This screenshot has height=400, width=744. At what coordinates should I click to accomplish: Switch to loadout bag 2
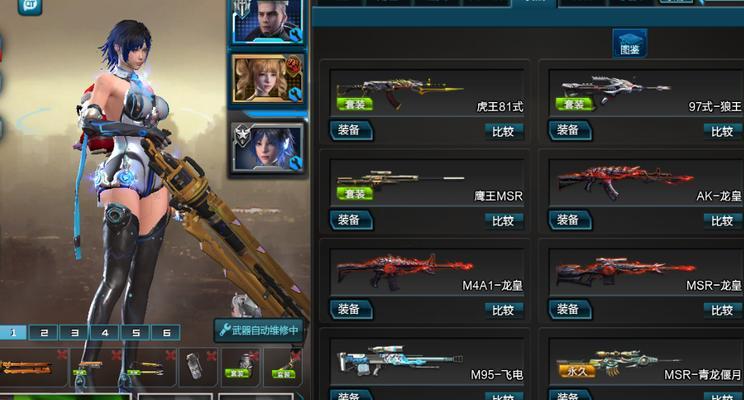45,332
